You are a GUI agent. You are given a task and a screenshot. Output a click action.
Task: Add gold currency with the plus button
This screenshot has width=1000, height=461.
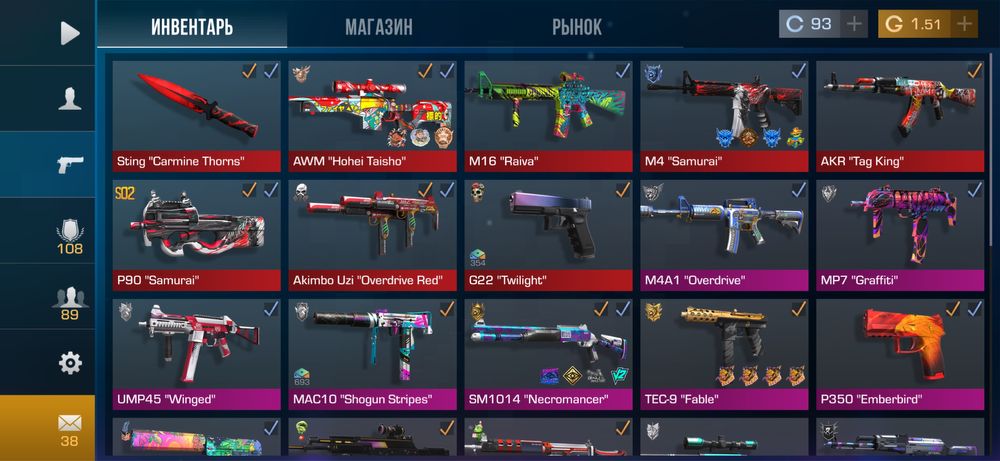[x=963, y=24]
